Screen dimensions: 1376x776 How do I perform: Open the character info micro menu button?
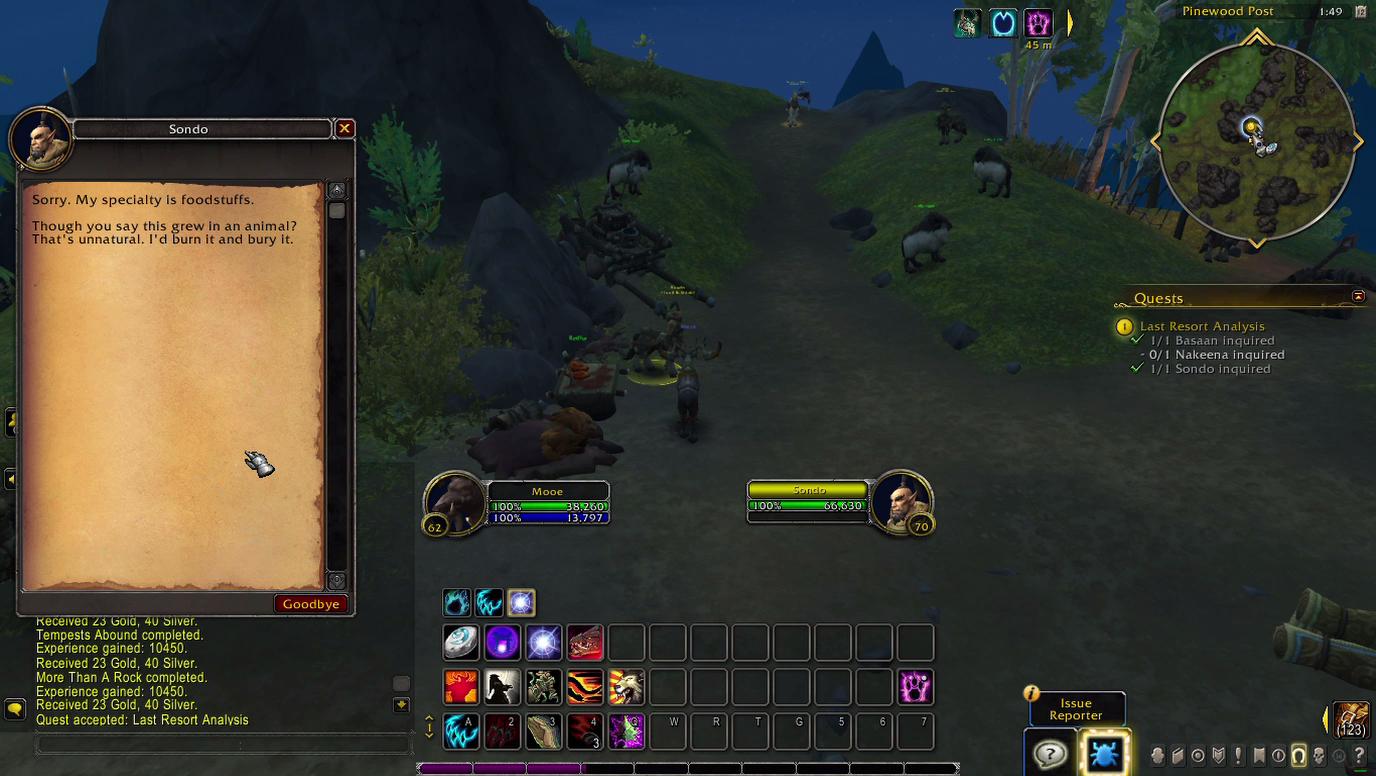click(x=1158, y=756)
